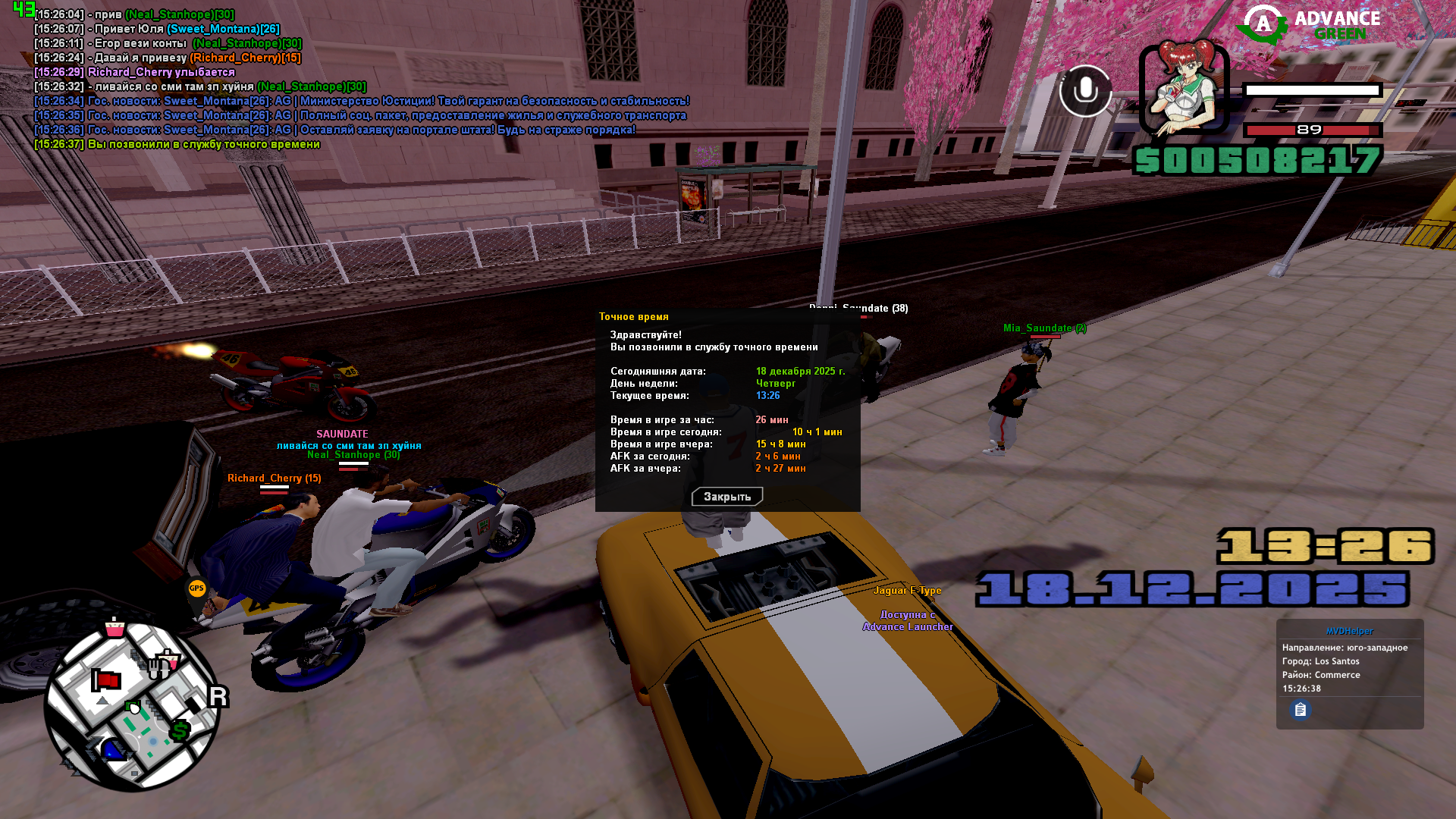Click the MVDHelper clipboard icon
1456x819 pixels.
1301,710
